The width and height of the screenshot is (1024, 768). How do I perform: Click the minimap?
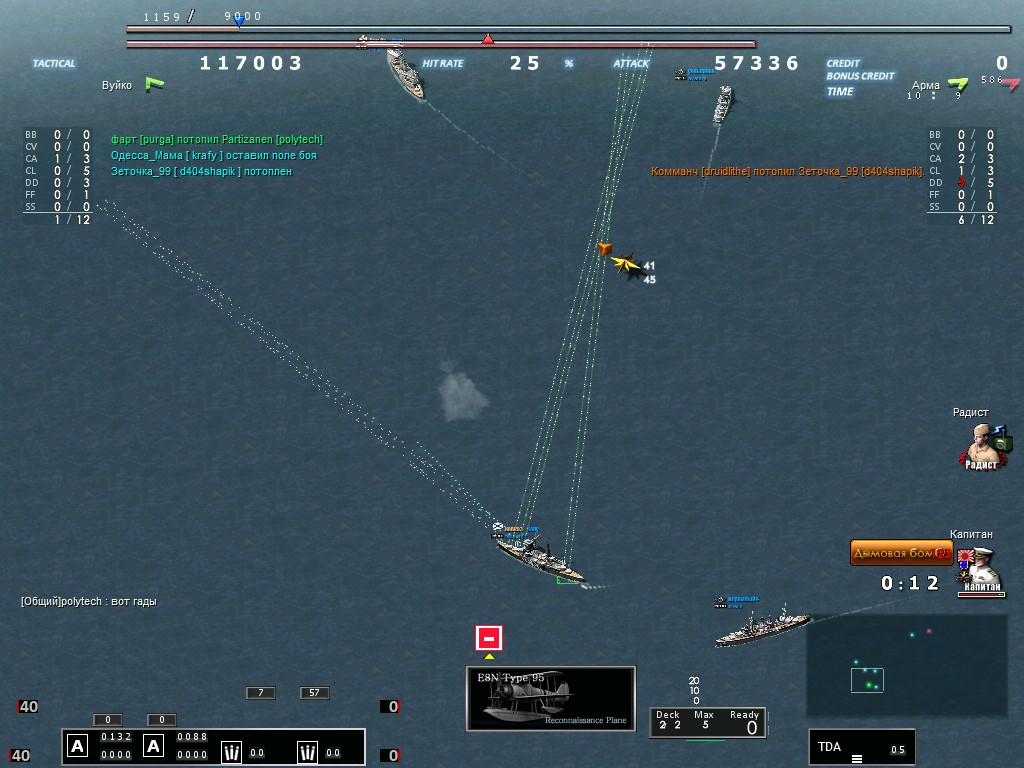click(906, 665)
